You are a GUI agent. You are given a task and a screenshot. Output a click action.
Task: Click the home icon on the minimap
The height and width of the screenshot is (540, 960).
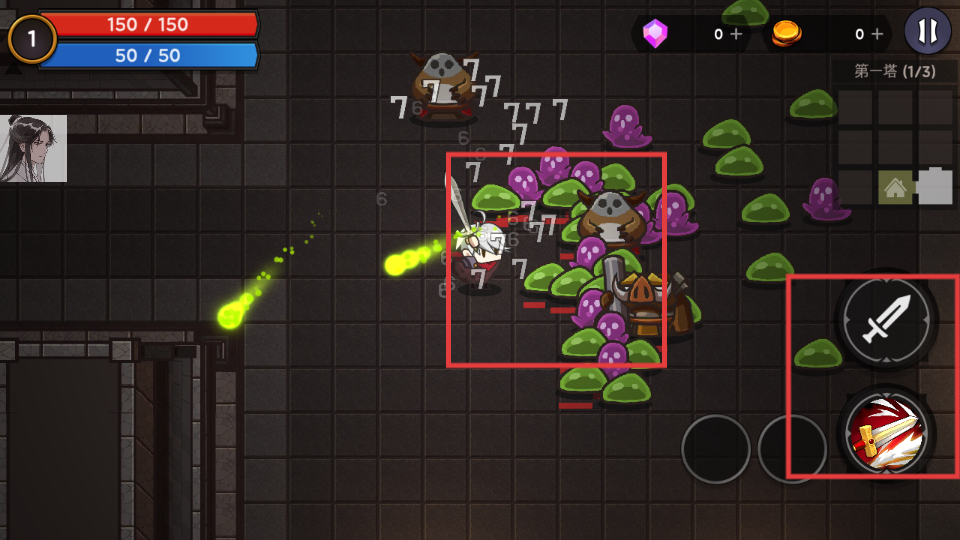895,187
